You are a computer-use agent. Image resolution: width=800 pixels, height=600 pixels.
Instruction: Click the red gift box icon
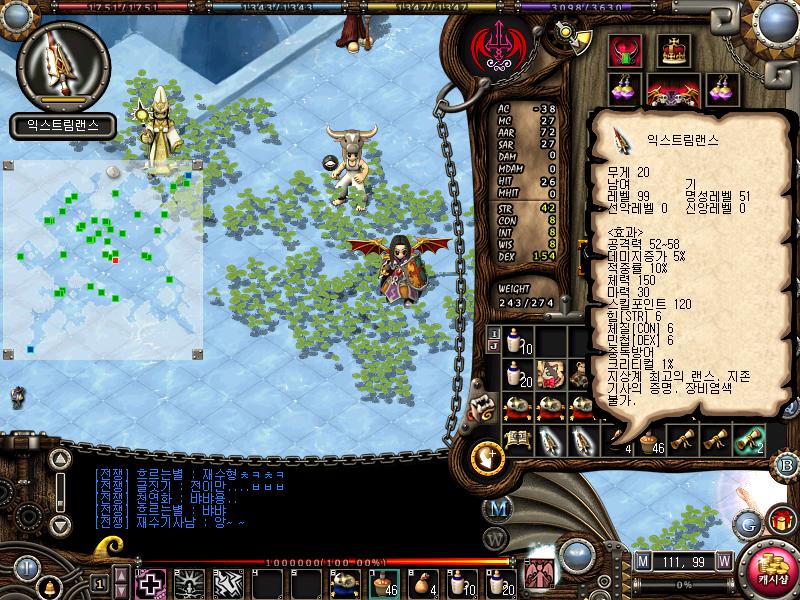780,521
